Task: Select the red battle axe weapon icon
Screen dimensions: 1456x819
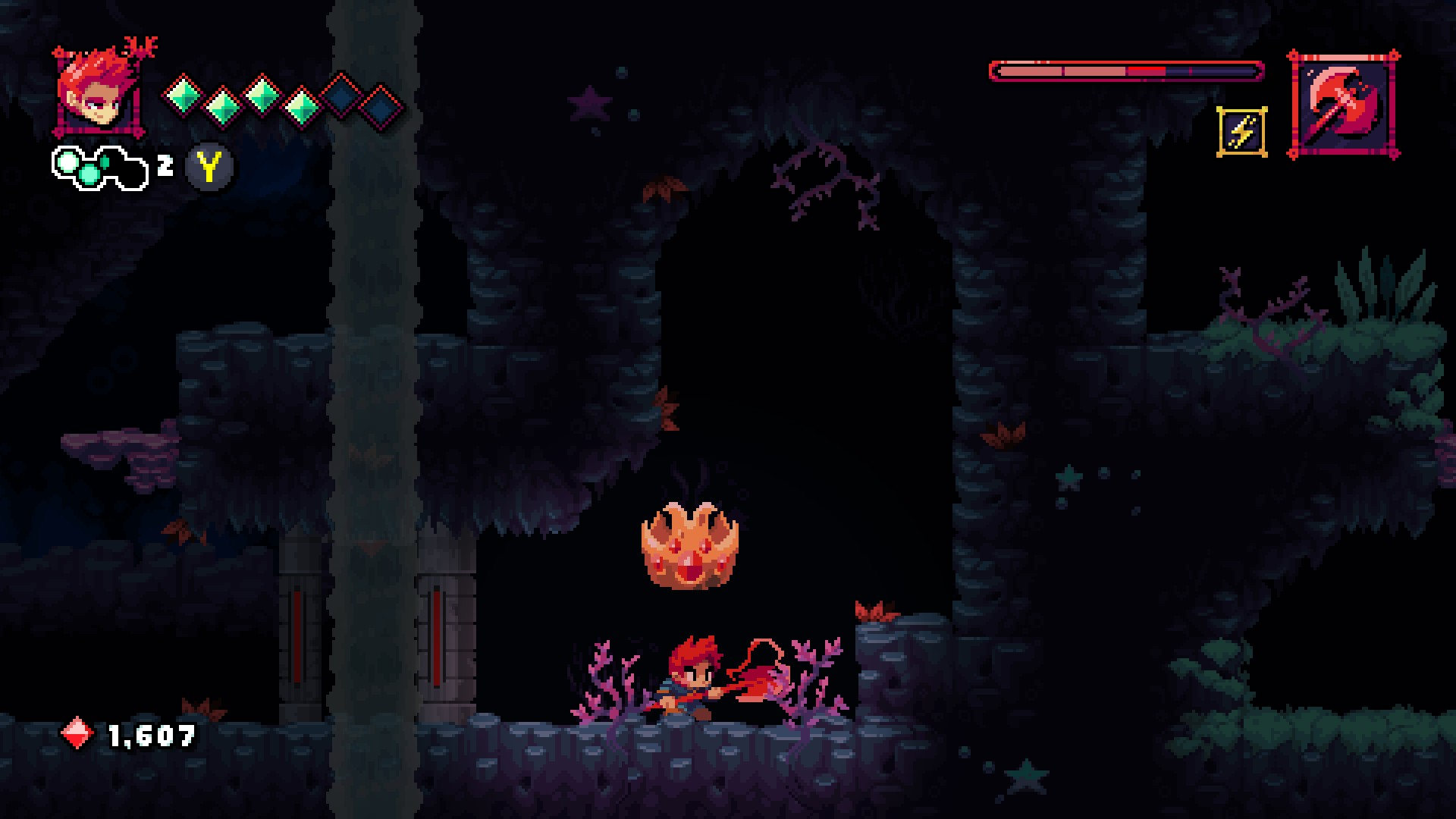Action: (1343, 105)
